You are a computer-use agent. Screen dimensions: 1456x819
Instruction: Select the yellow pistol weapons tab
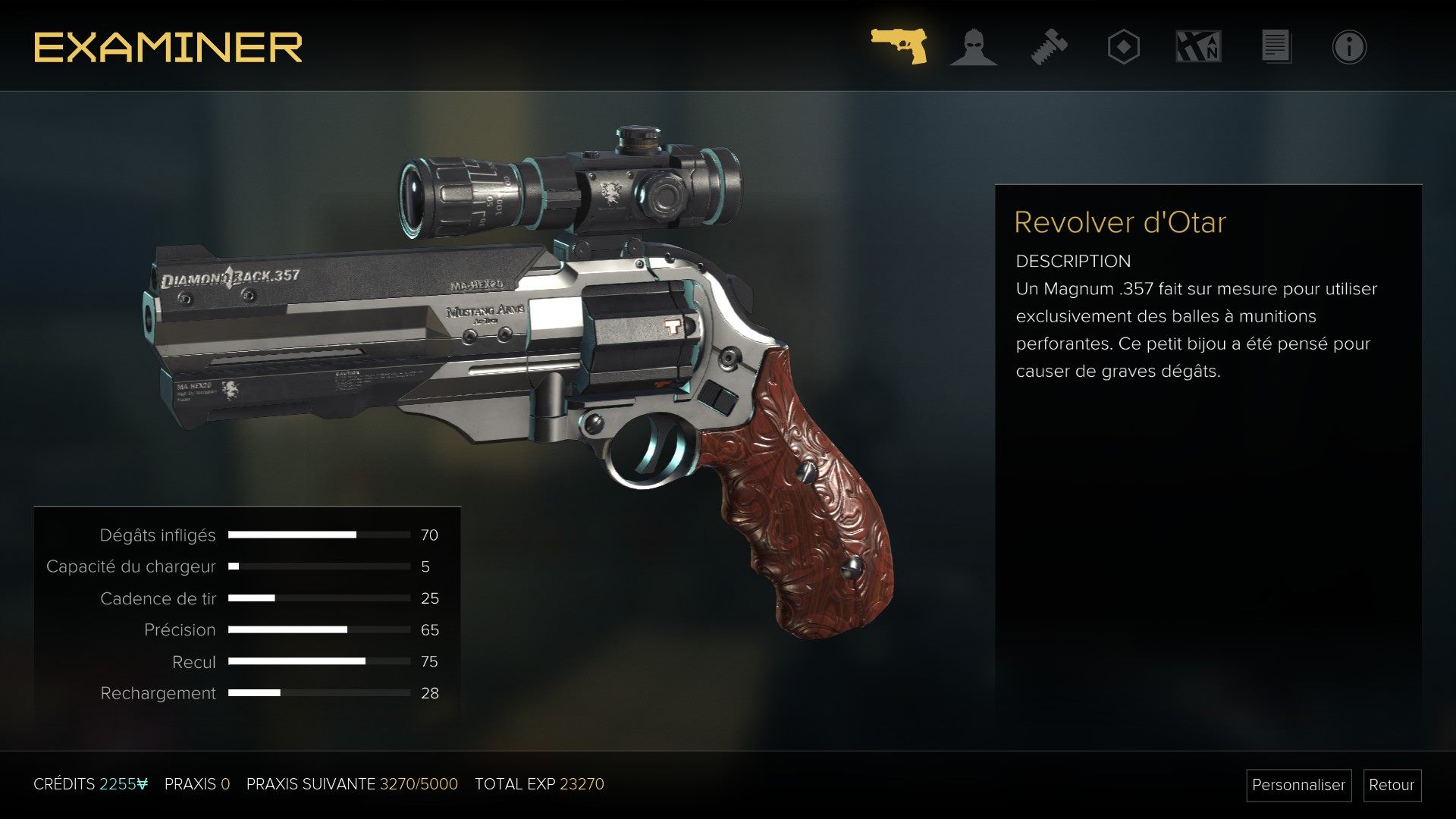click(x=899, y=46)
